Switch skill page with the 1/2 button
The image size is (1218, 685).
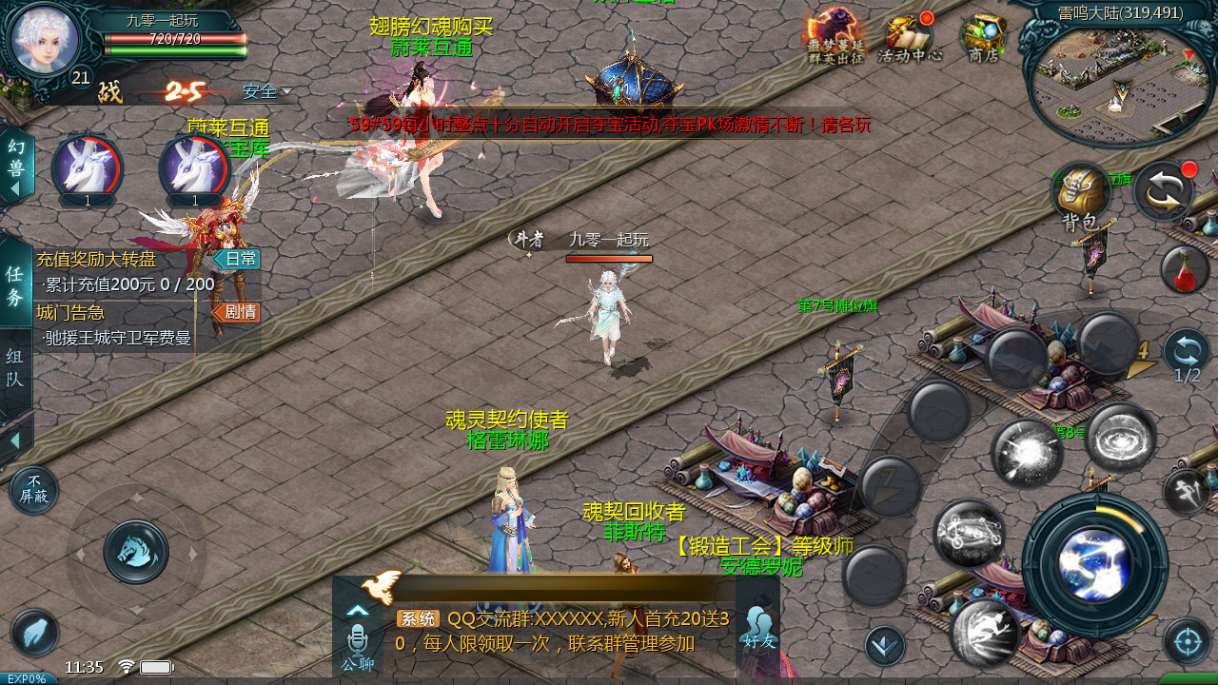click(x=1187, y=356)
